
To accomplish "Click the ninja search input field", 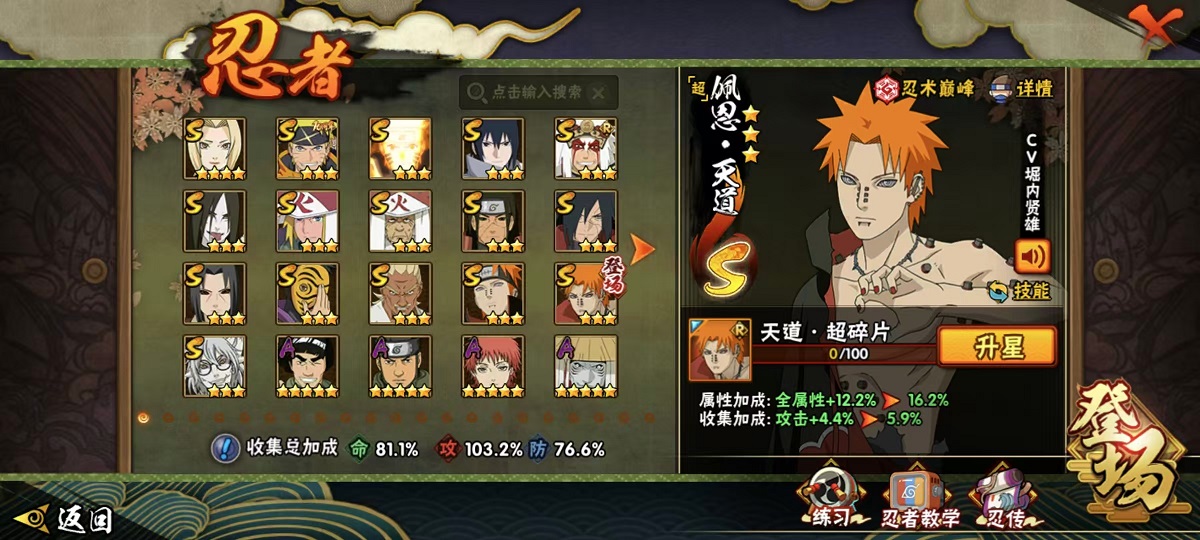I will [538, 92].
